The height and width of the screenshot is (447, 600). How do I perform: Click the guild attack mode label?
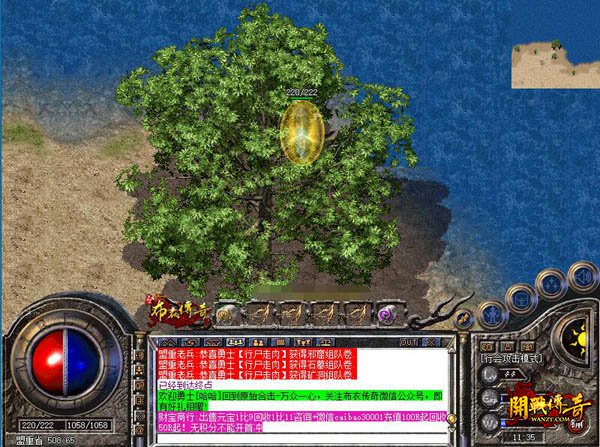point(510,356)
